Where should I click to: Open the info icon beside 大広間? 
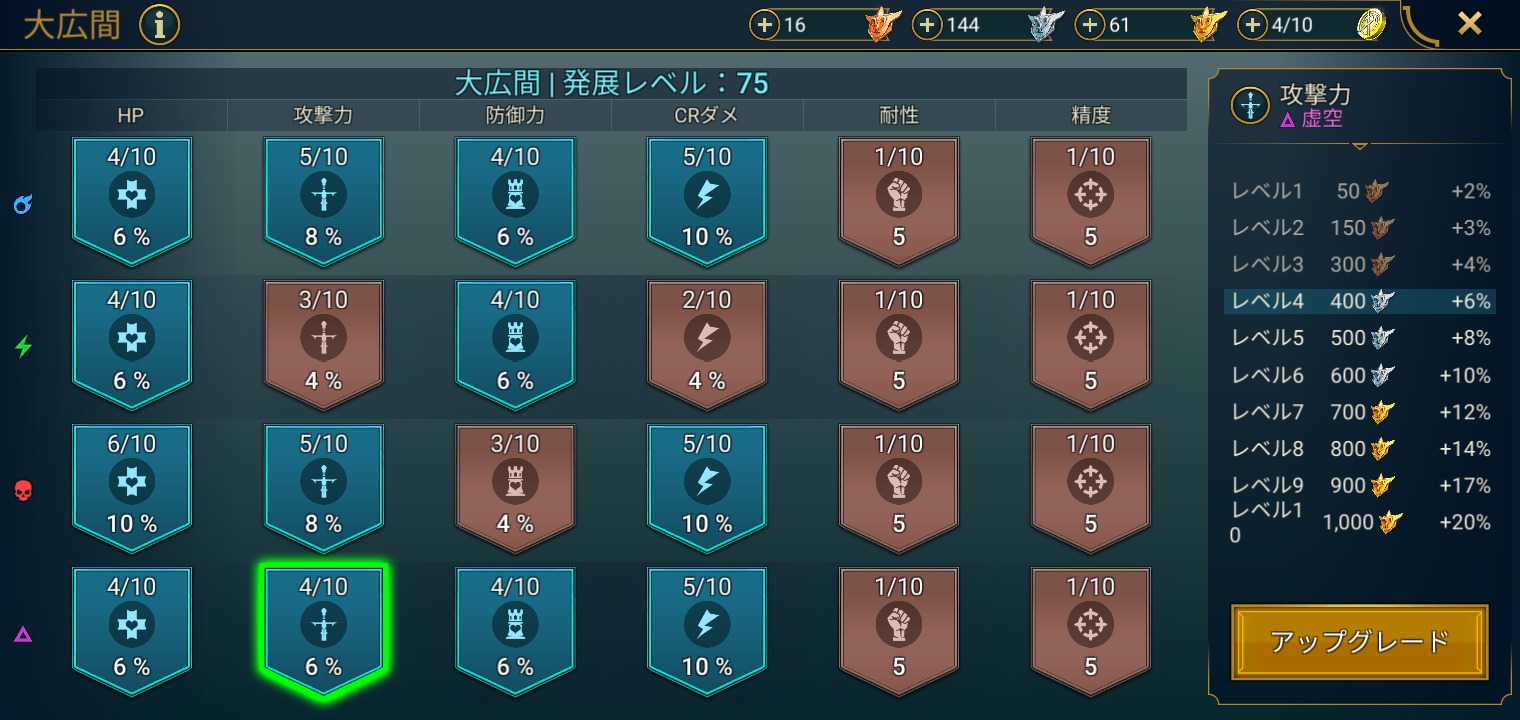pos(159,25)
